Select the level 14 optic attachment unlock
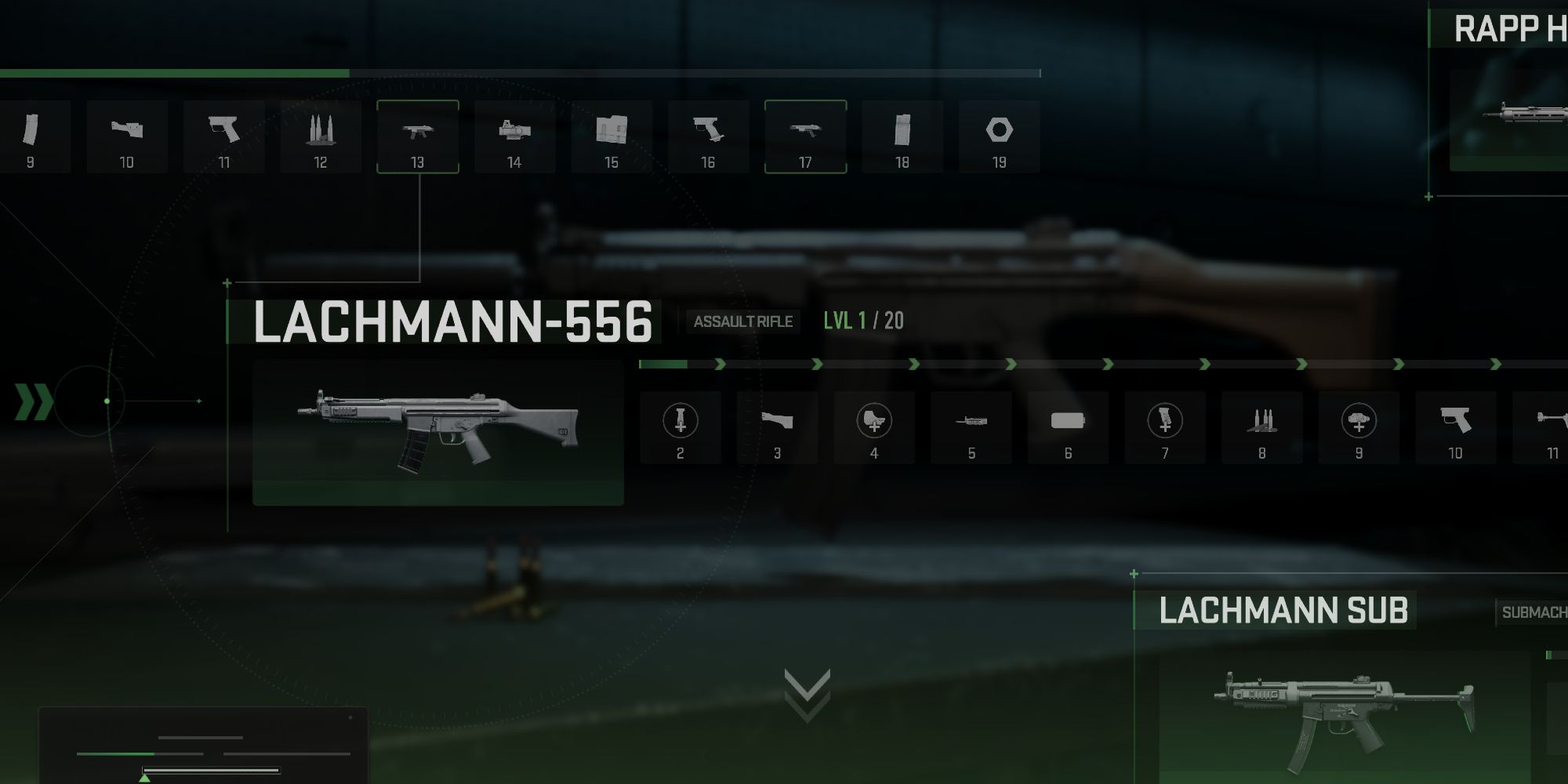 (x=515, y=136)
